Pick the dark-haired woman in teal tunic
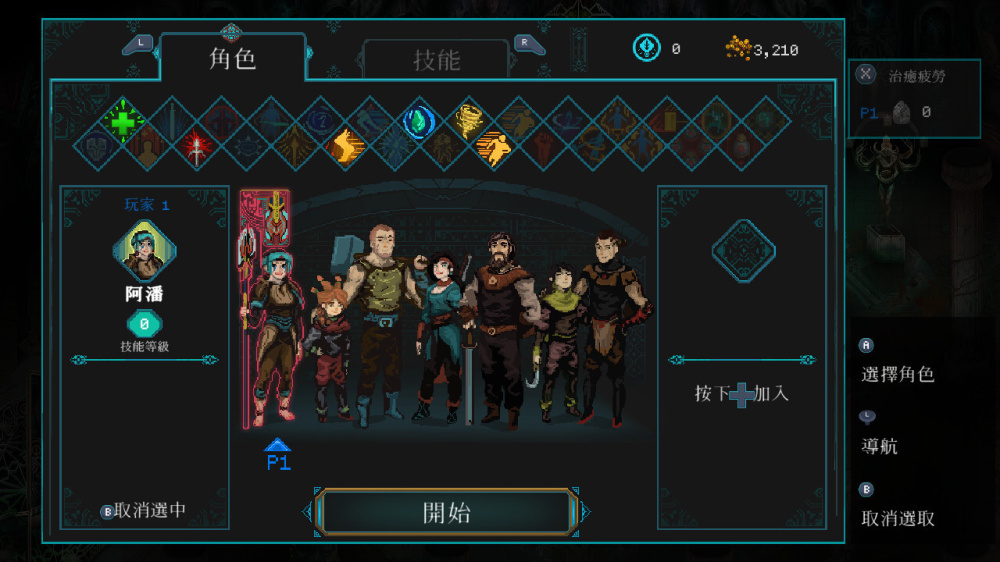The image size is (1000, 562). coord(439,330)
